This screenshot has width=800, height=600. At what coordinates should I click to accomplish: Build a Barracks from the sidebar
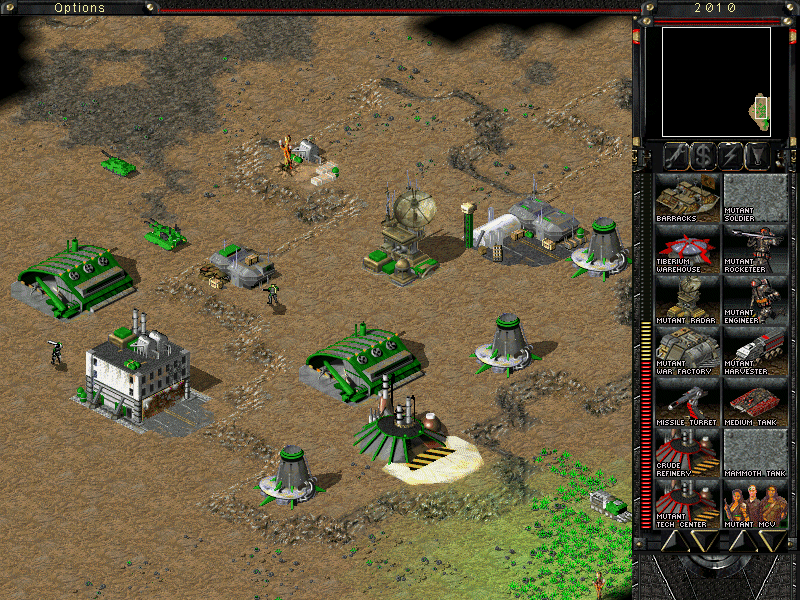[687, 197]
